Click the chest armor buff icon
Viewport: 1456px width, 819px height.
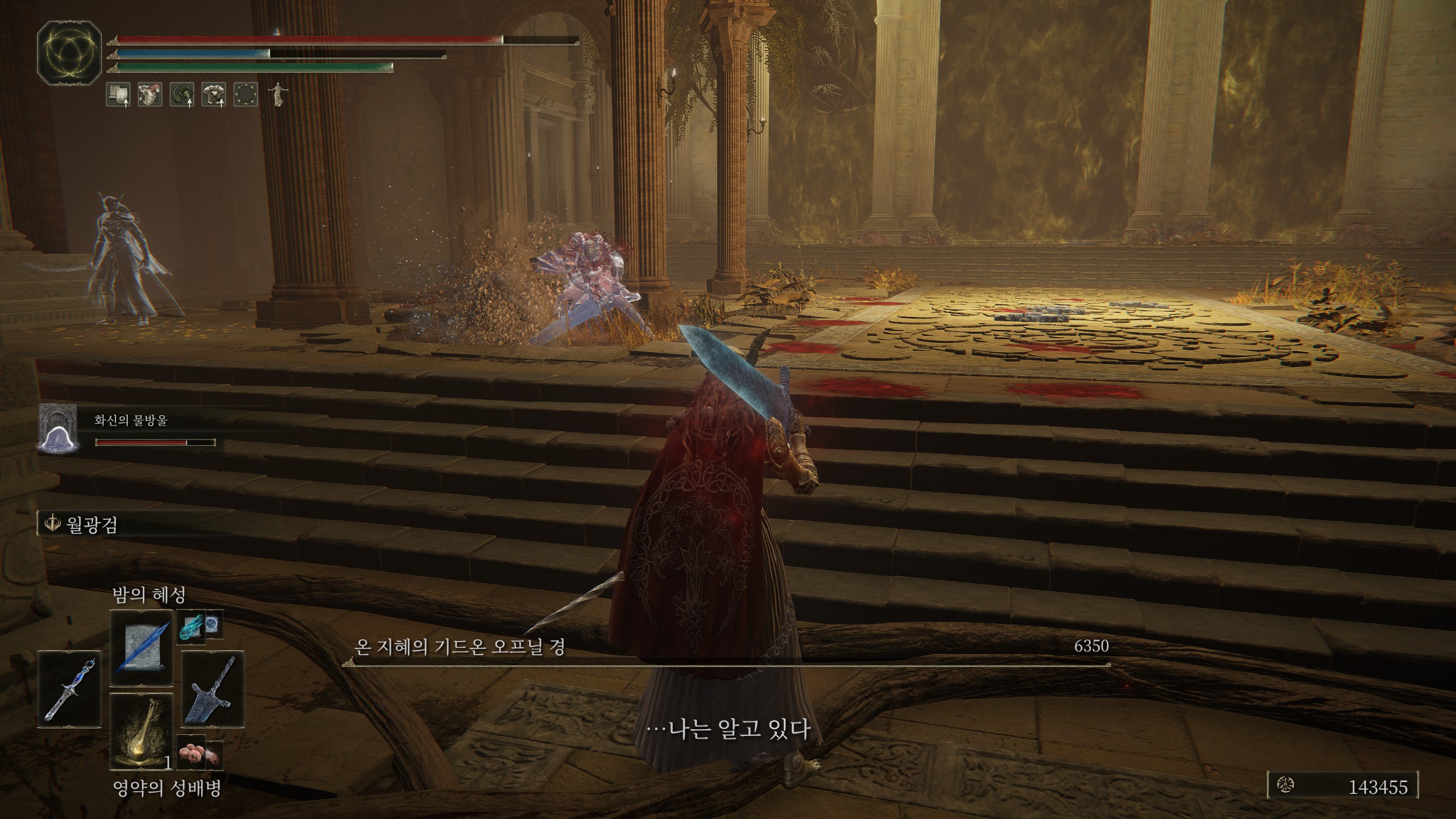(x=214, y=94)
